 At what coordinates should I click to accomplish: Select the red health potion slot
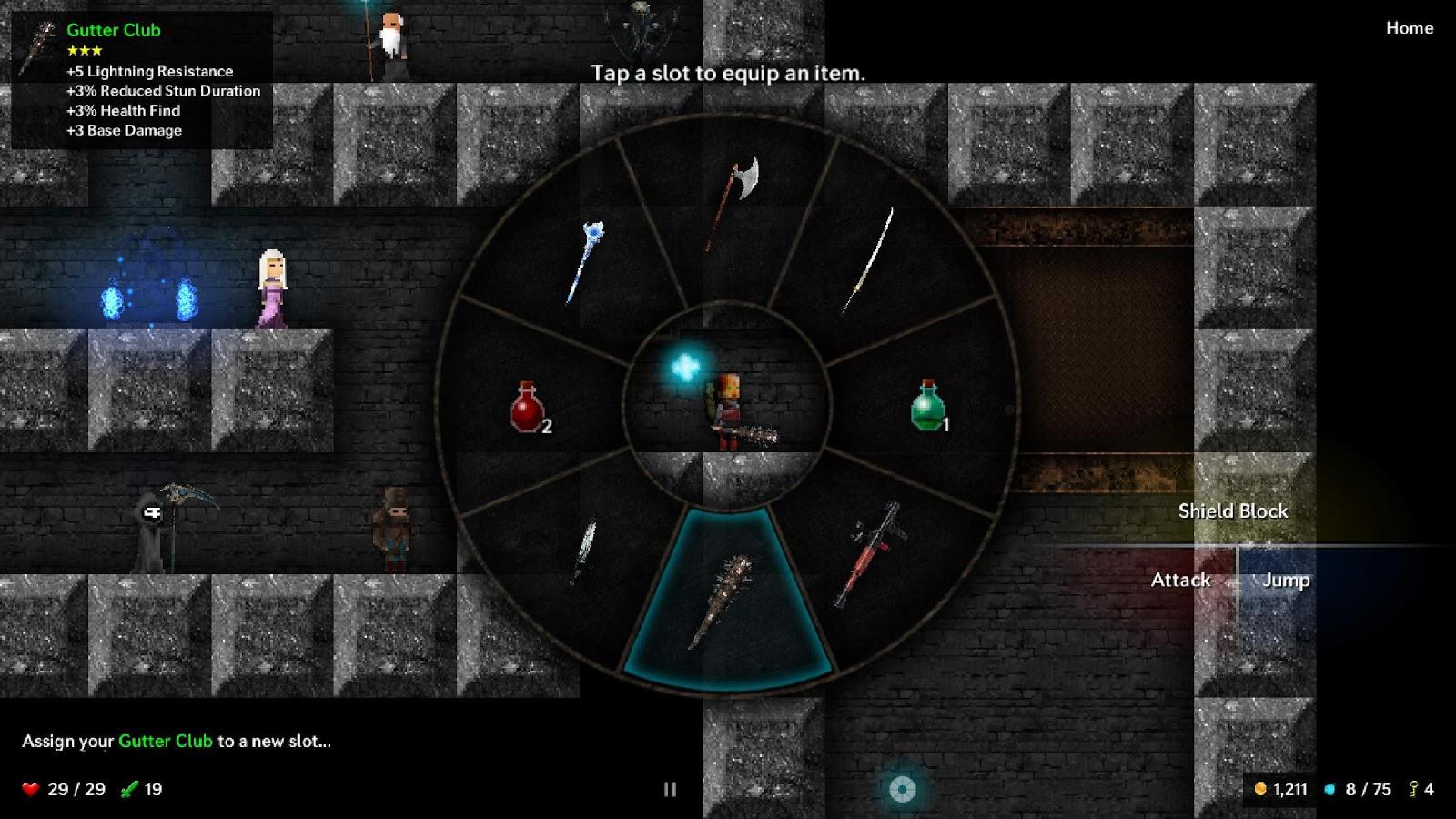(528, 407)
